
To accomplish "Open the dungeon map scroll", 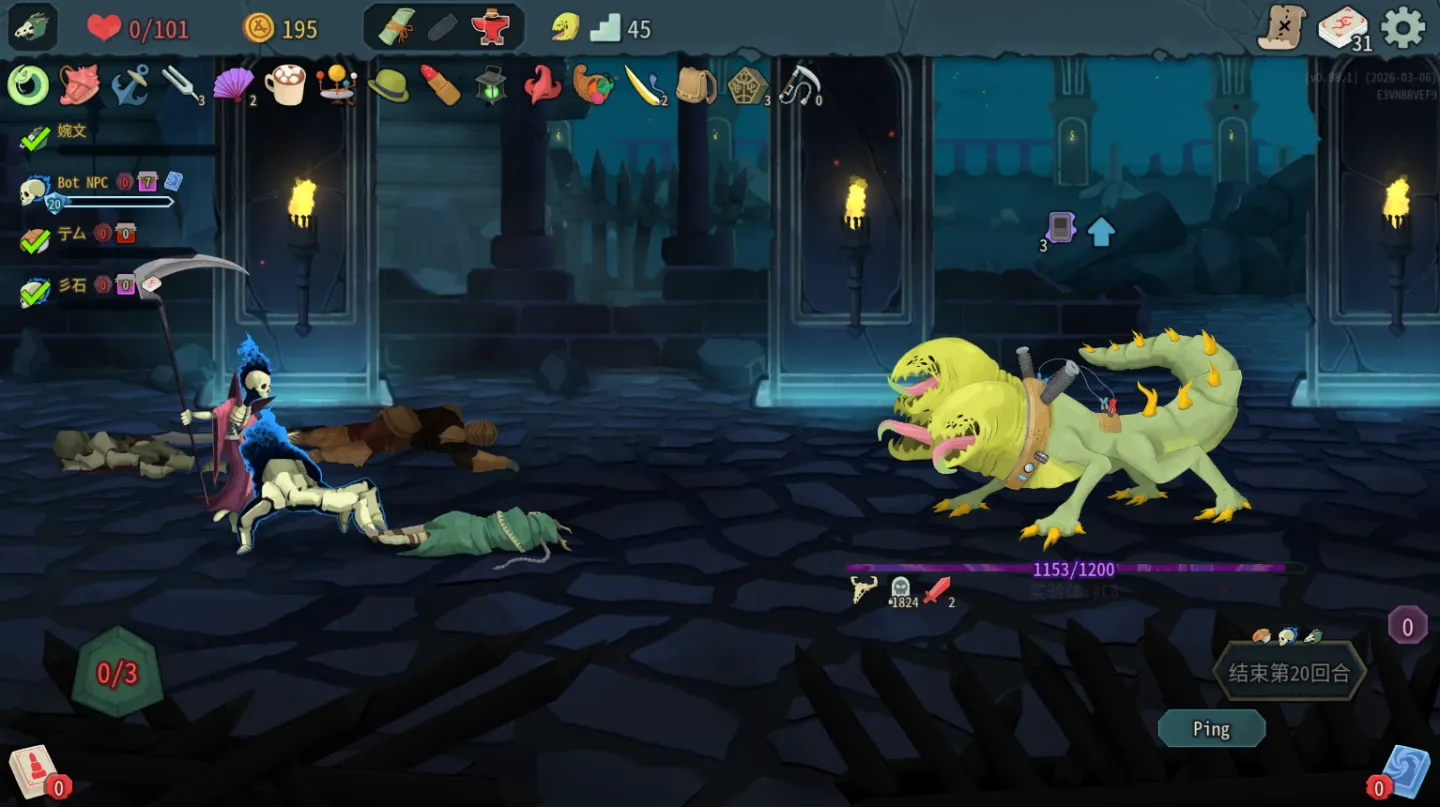I will [1282, 27].
